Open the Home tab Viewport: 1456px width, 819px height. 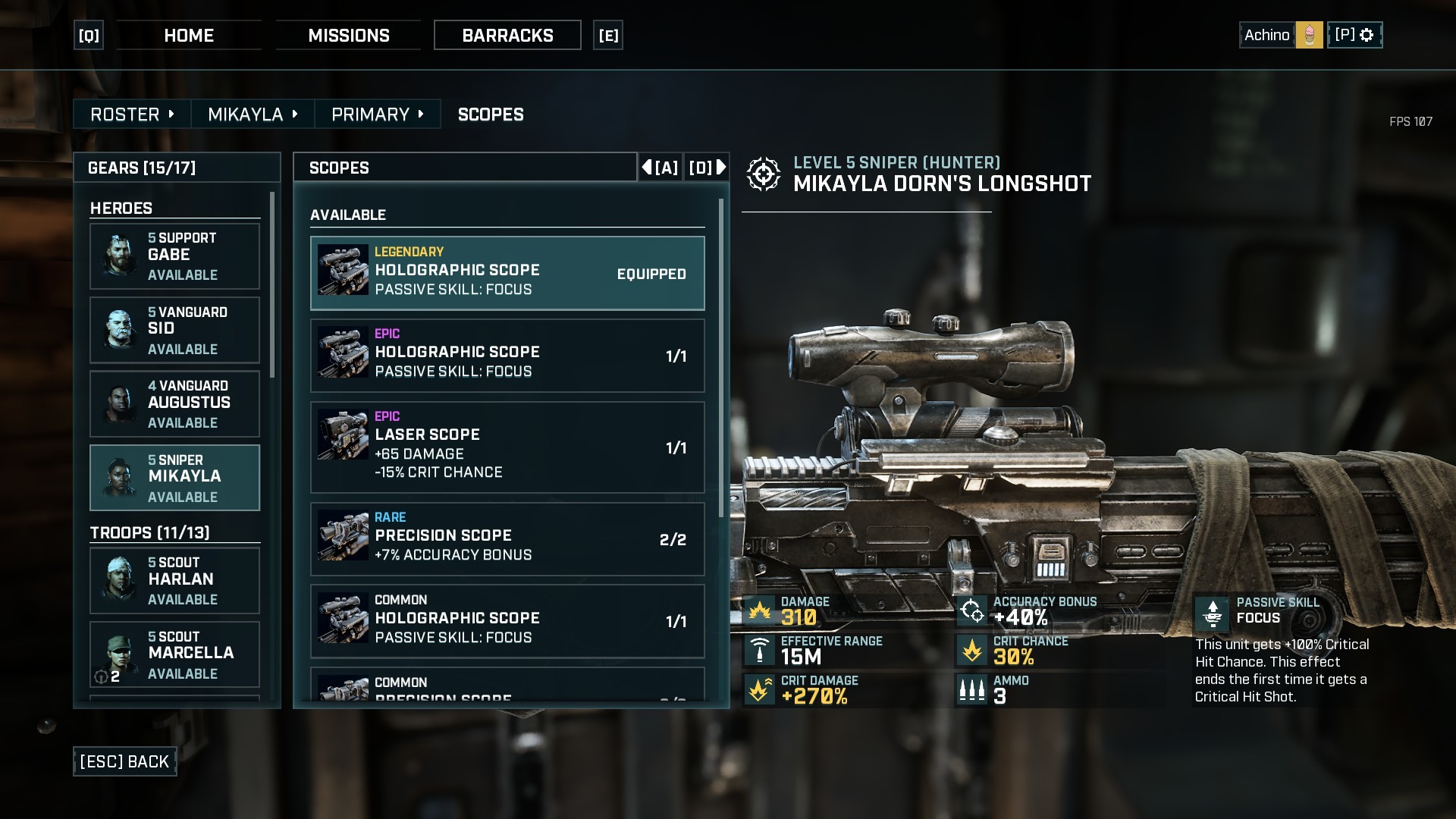click(189, 36)
